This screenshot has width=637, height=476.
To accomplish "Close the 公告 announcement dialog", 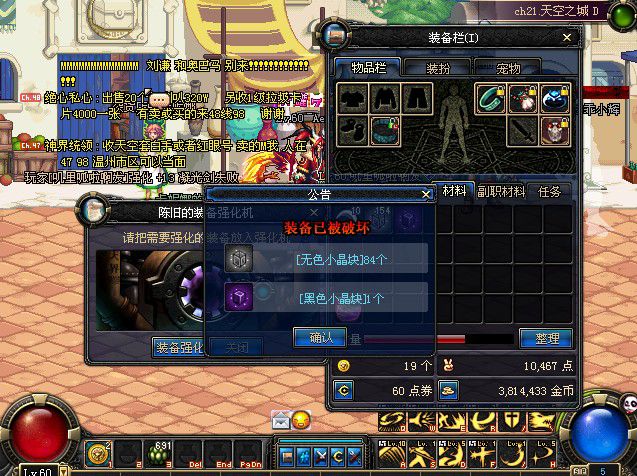I will point(427,193).
